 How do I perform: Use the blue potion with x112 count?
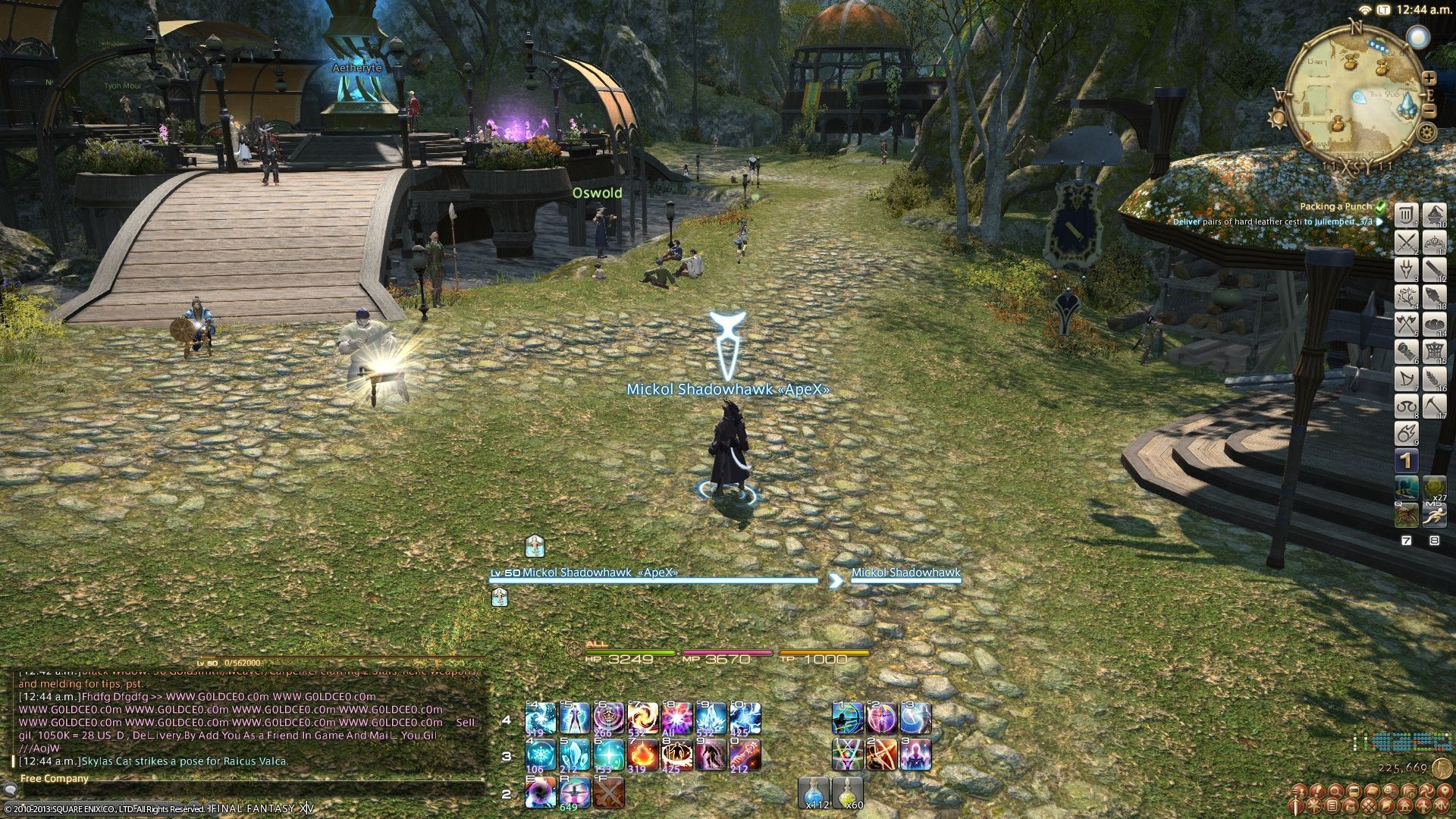point(815,792)
